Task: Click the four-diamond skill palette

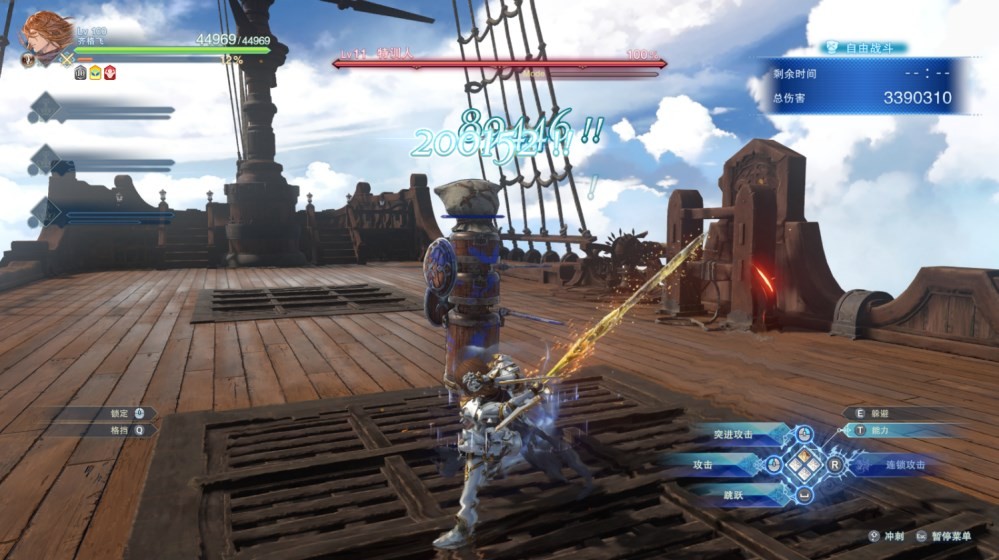Action: [805, 465]
